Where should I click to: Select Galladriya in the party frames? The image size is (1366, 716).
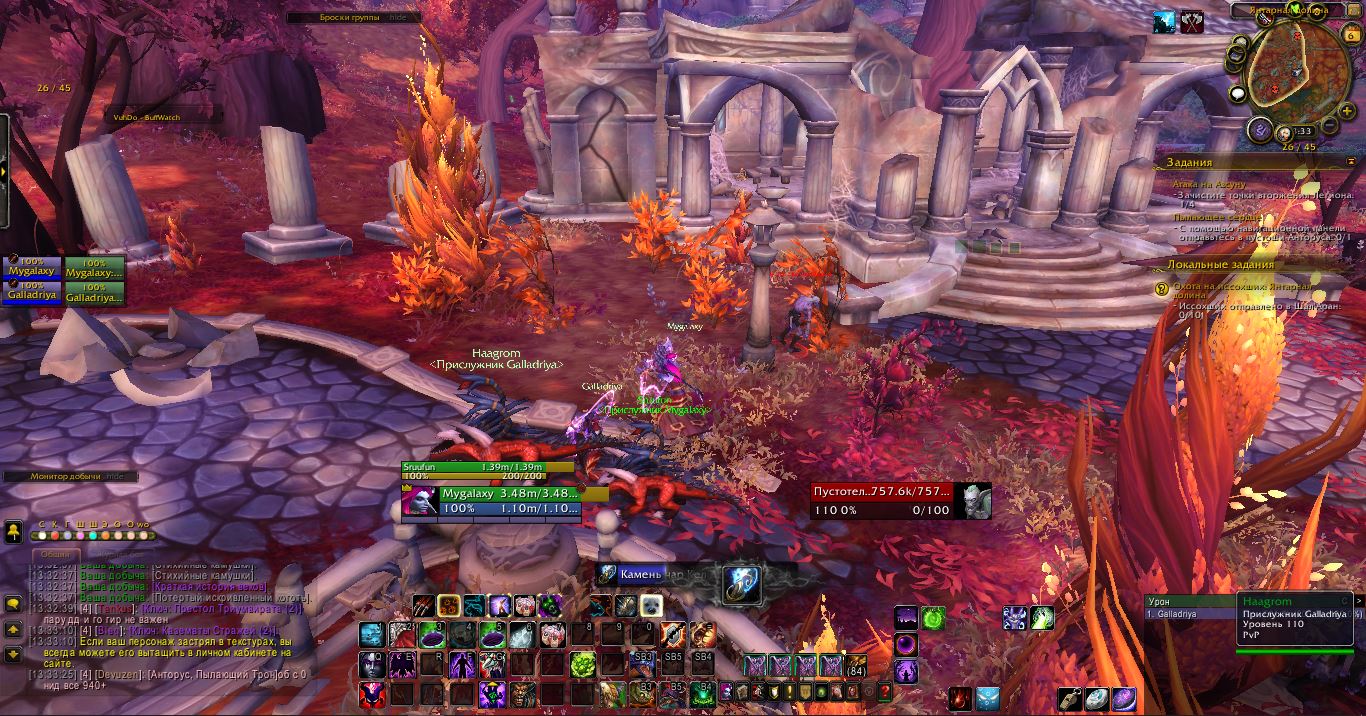pyautogui.click(x=32, y=295)
